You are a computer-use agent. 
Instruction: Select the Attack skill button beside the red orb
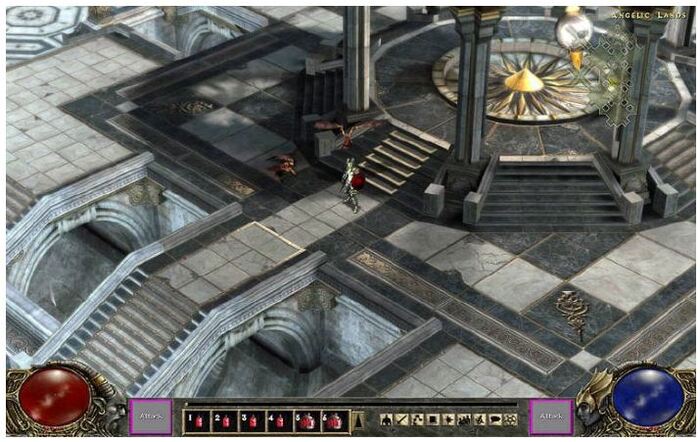pyautogui.click(x=149, y=416)
